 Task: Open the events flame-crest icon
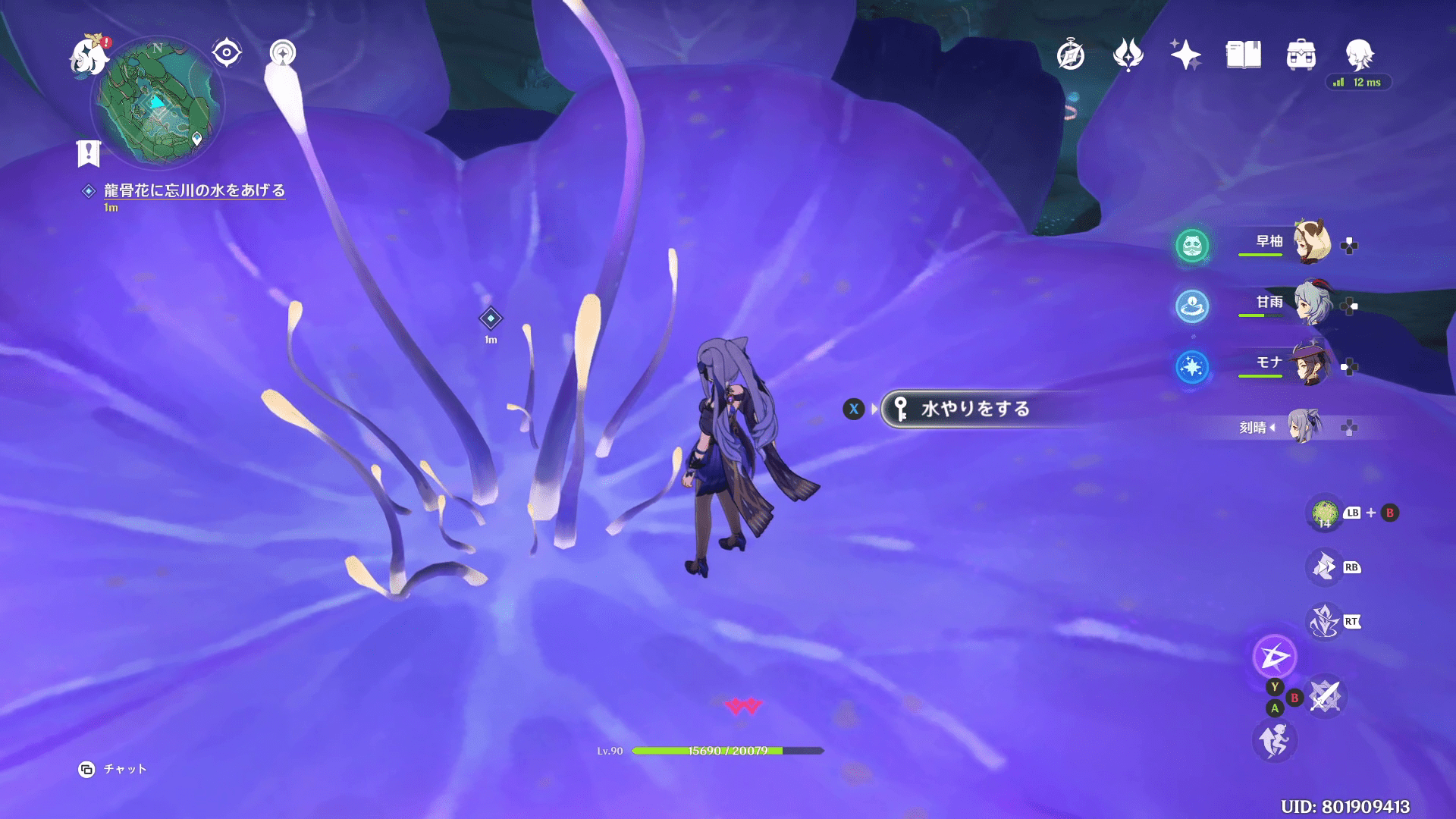pyautogui.click(x=1128, y=55)
